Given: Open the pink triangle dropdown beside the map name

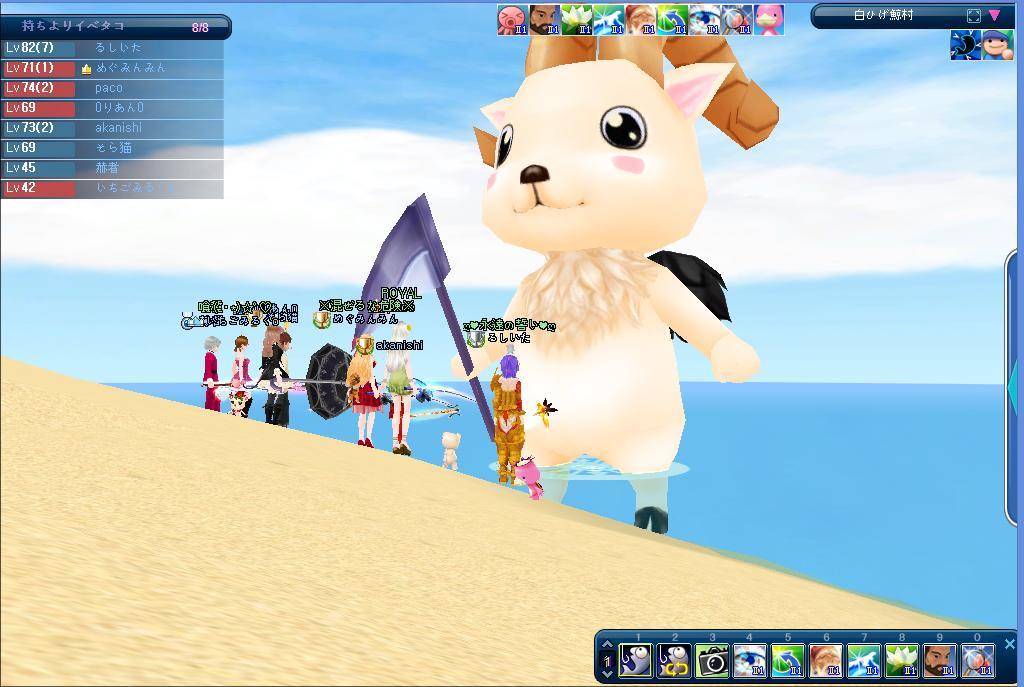Looking at the screenshot, I should 994,16.
